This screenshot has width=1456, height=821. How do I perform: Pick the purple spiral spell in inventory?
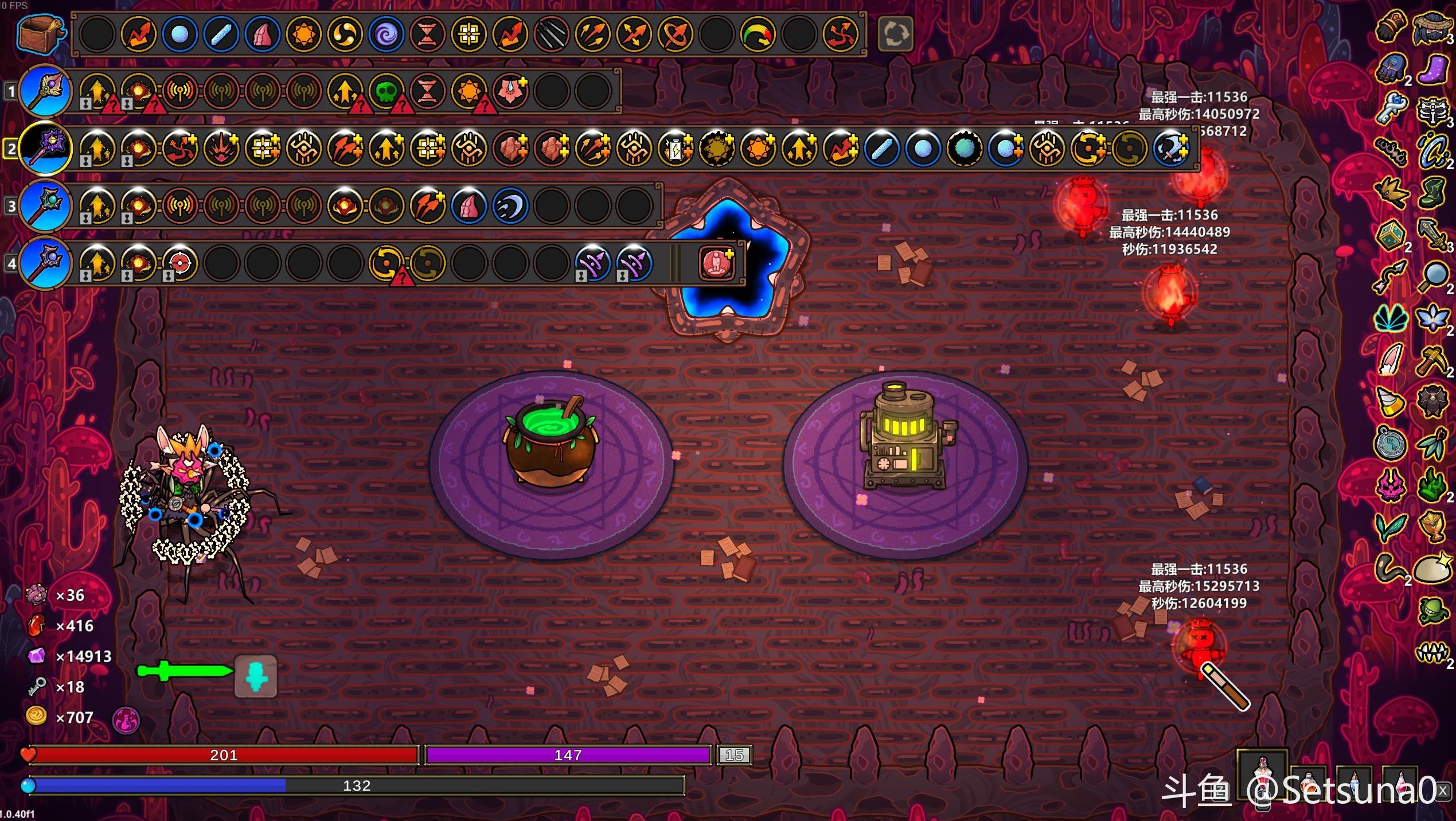click(x=386, y=34)
